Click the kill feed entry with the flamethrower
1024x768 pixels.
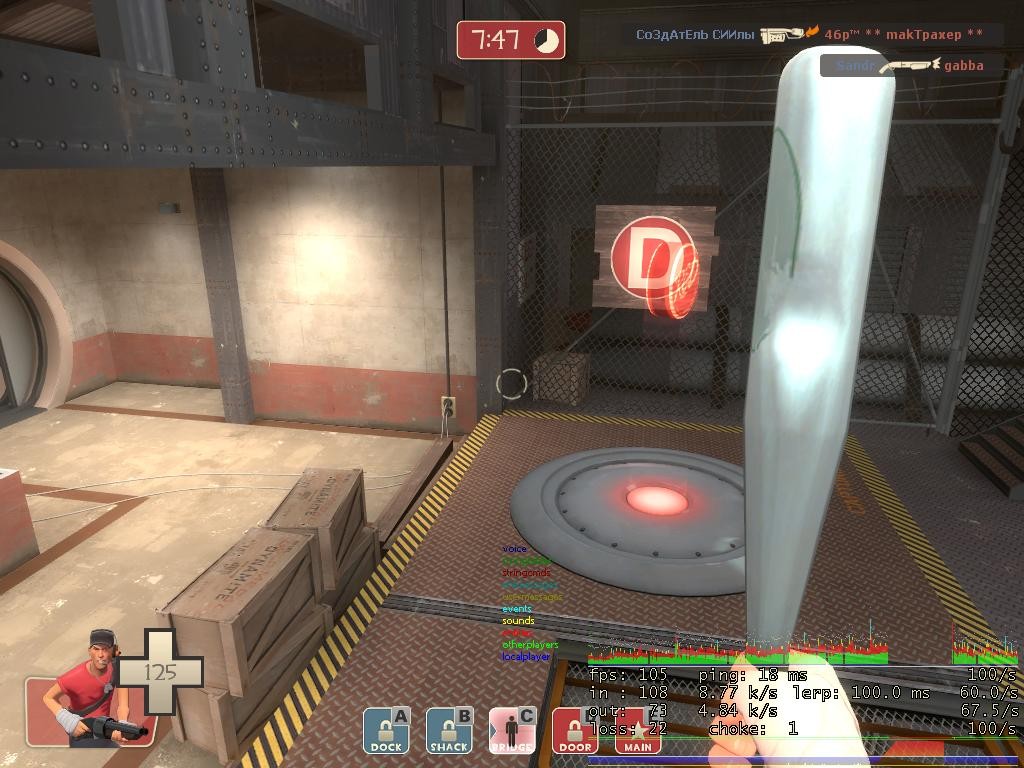pyautogui.click(x=811, y=34)
